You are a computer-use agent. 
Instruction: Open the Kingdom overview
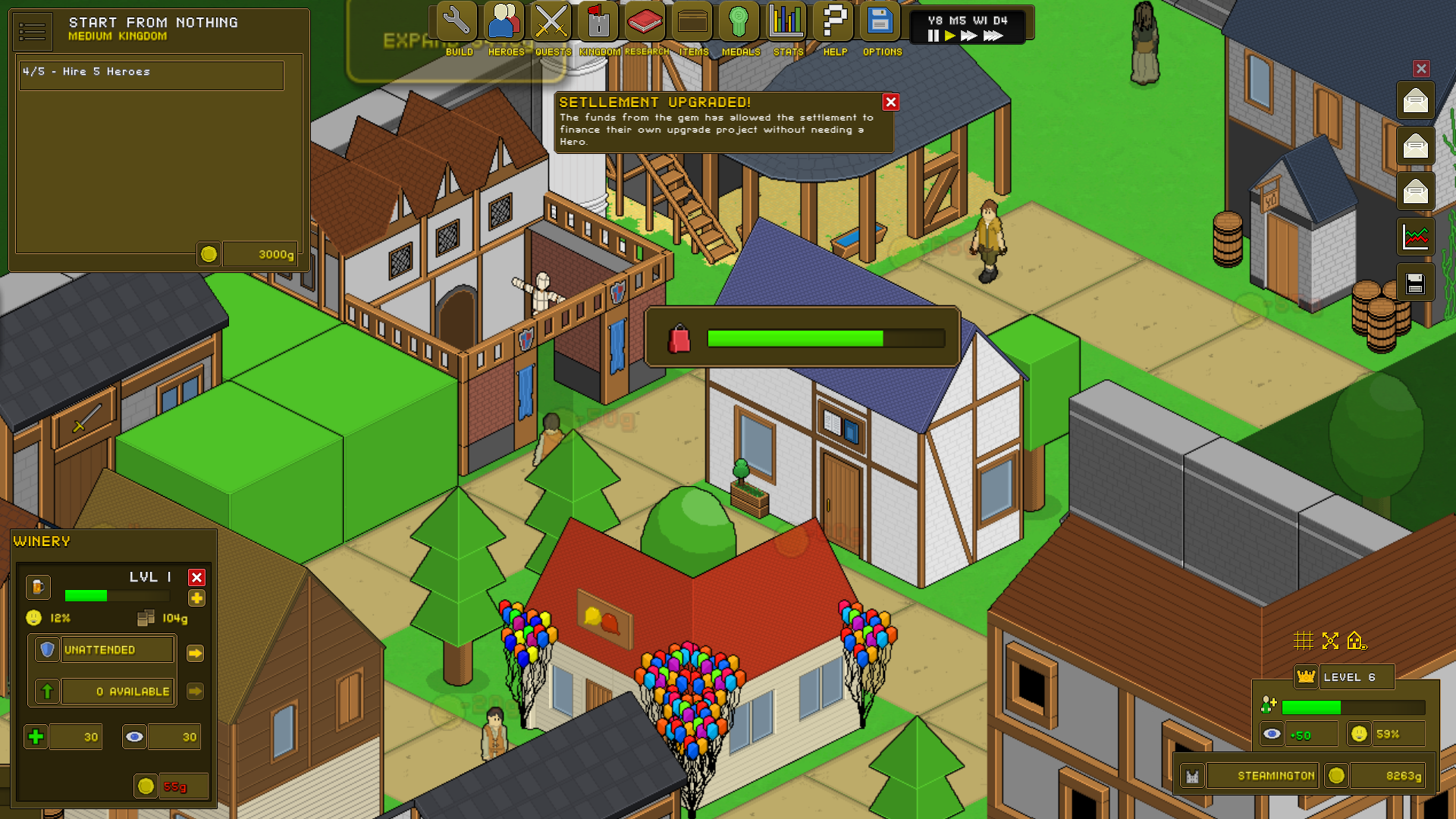pos(599,23)
